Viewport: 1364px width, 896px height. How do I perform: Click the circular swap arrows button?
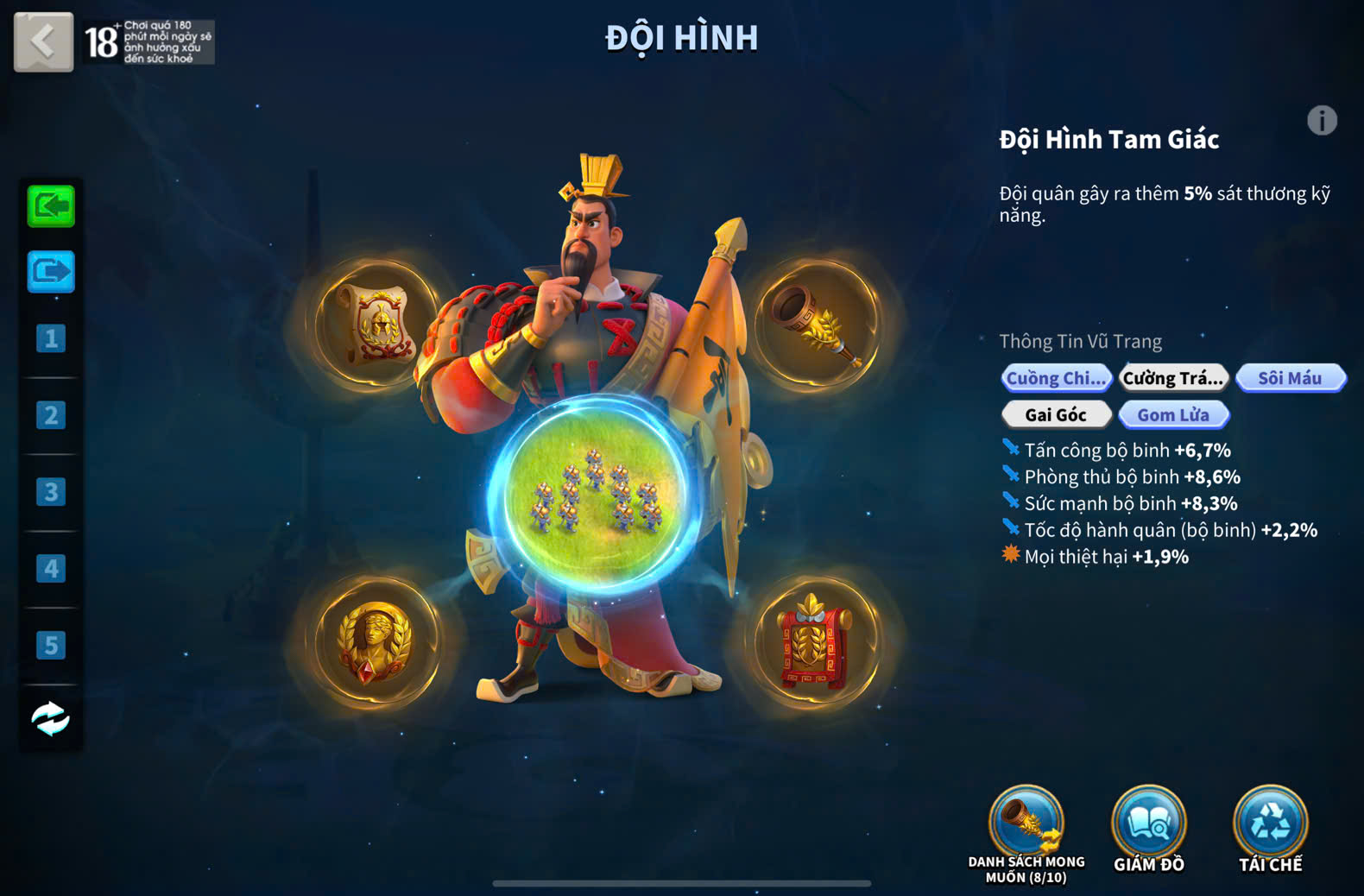(51, 718)
